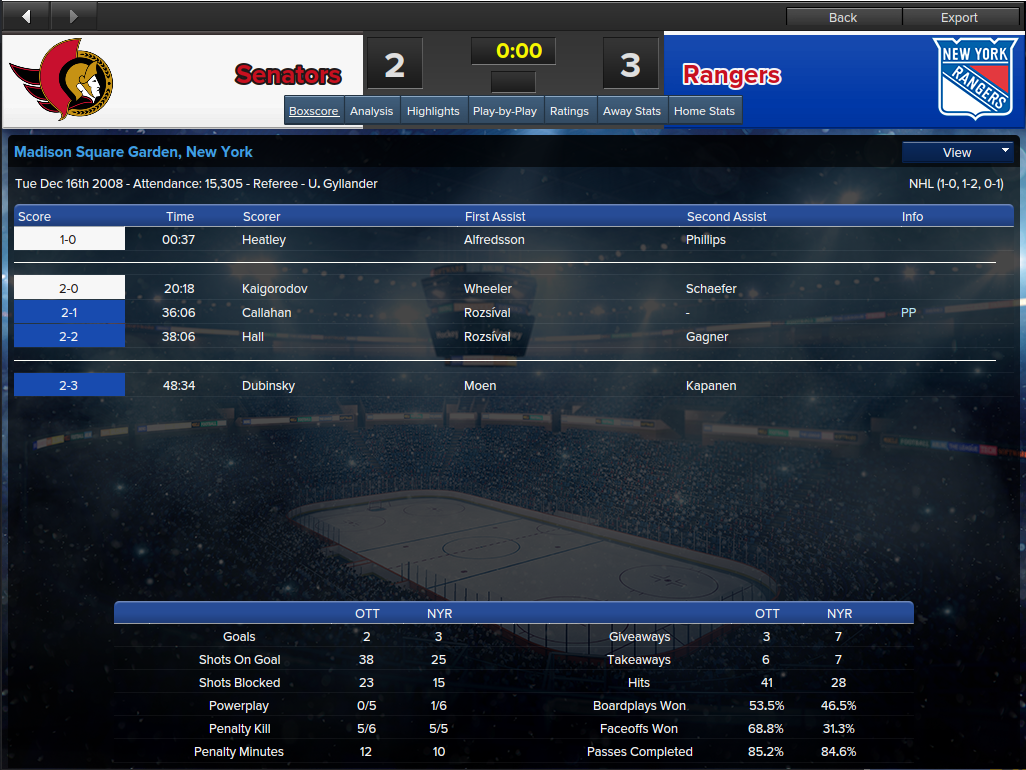The image size is (1026, 770).
Task: Open the Senators team name
Action: [x=288, y=75]
